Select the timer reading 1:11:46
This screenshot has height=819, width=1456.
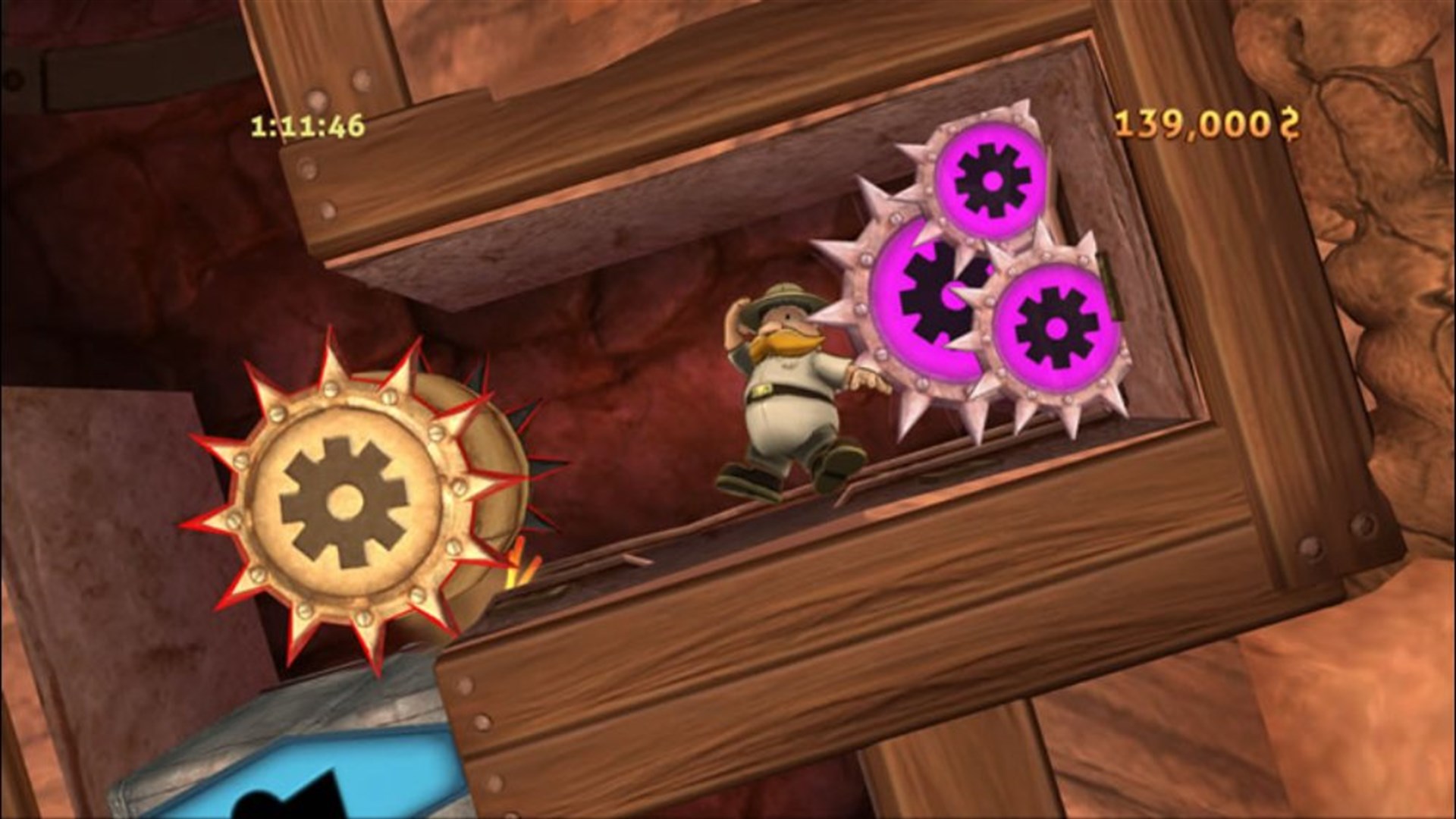(307, 124)
